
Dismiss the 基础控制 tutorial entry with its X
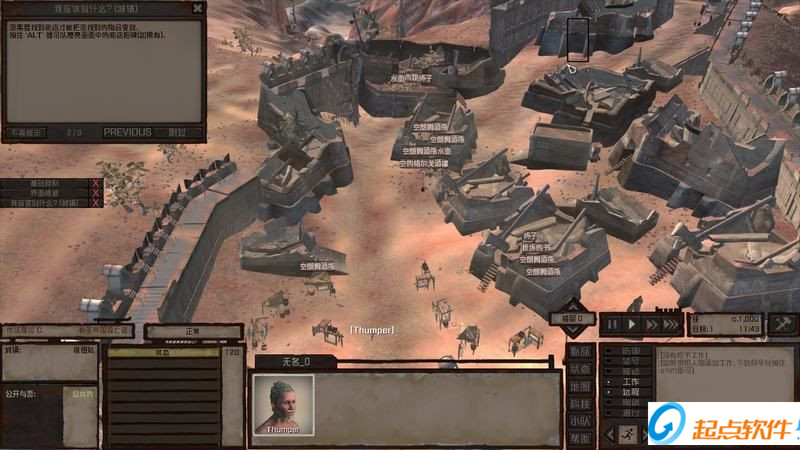coord(96,184)
